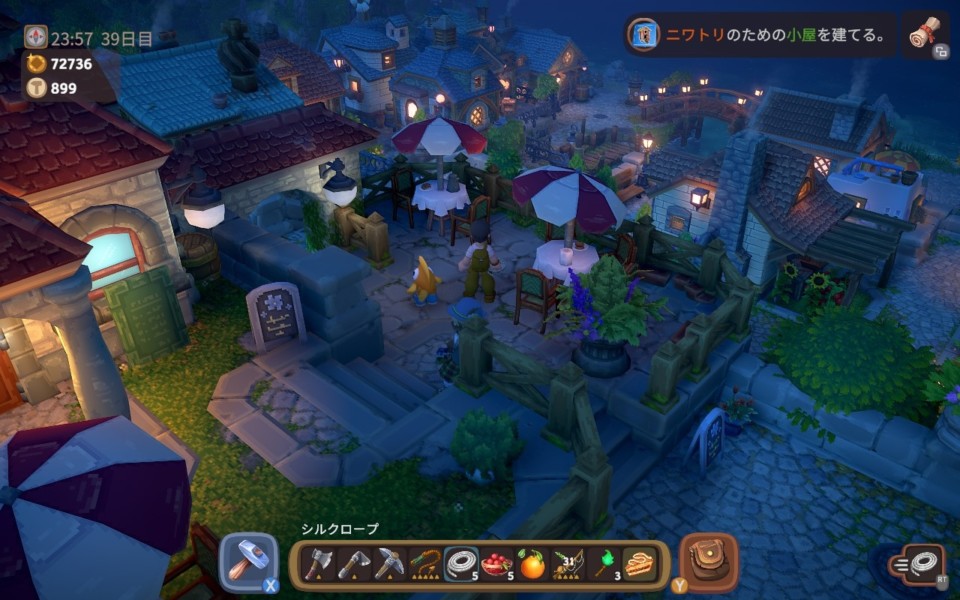Open the quest scroll journal
Image resolution: width=960 pixels, height=600 pixels.
(x=927, y=35)
